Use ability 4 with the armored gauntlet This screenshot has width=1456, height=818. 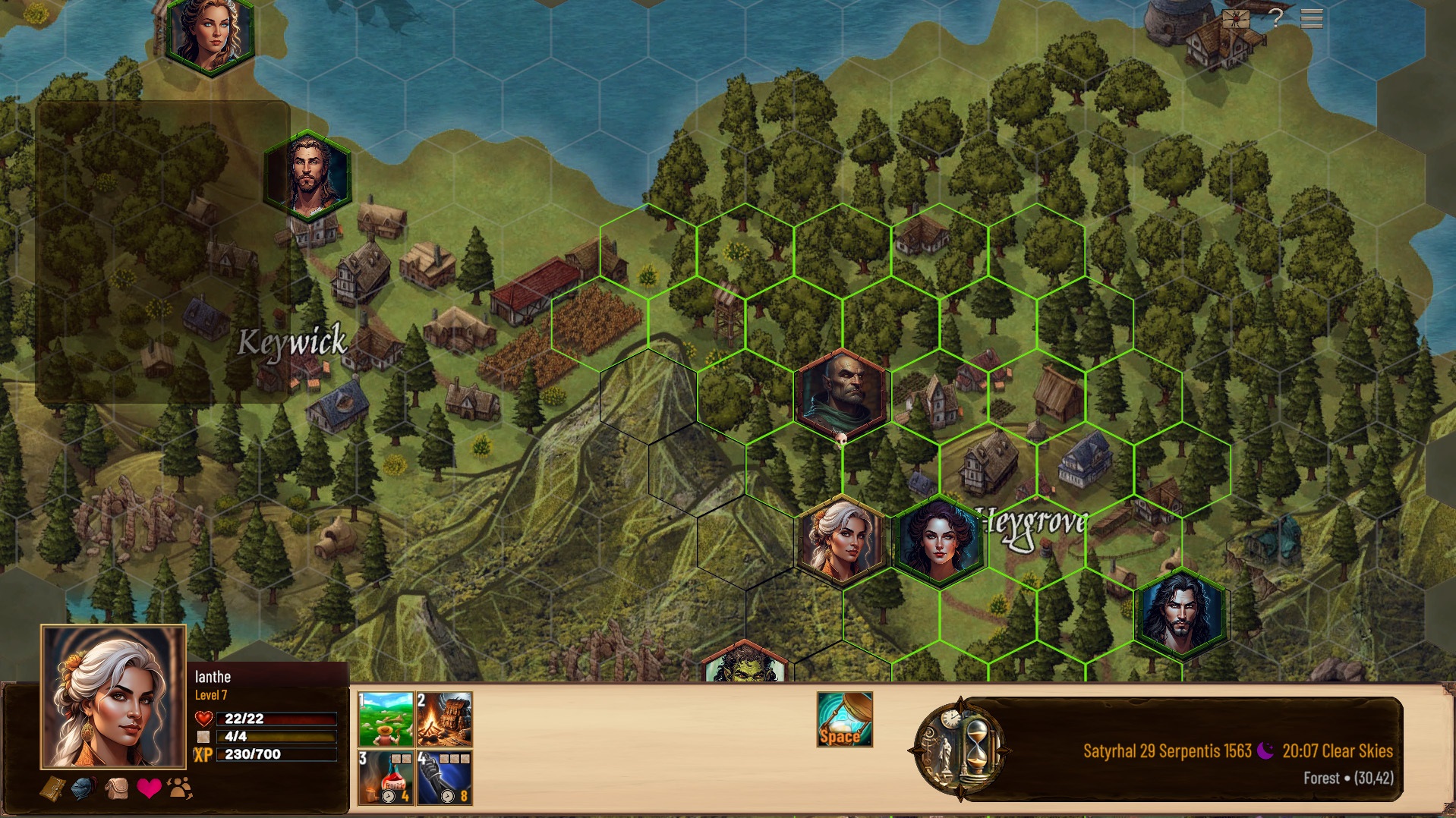[444, 777]
